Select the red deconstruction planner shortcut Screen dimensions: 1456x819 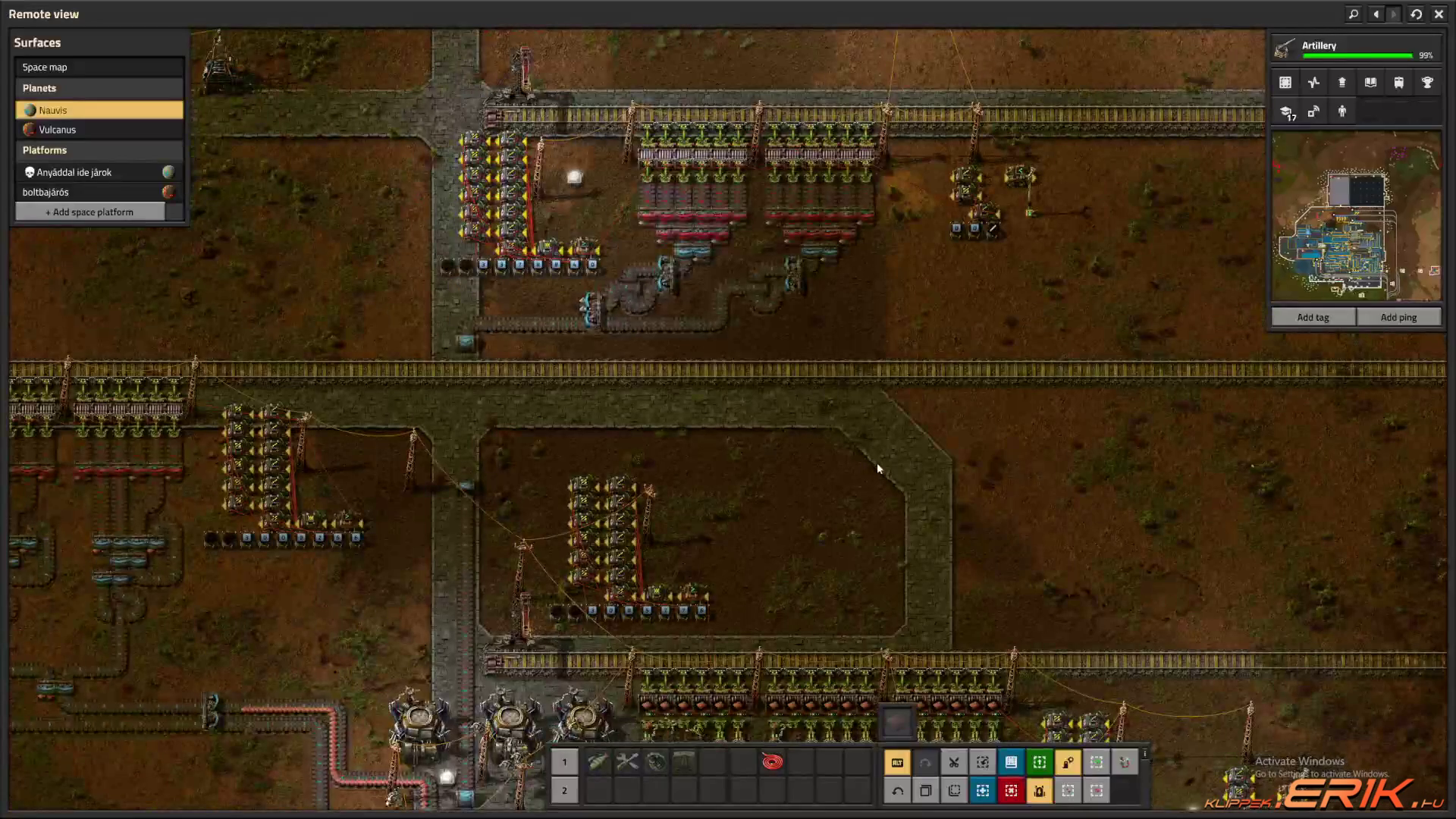1011,791
